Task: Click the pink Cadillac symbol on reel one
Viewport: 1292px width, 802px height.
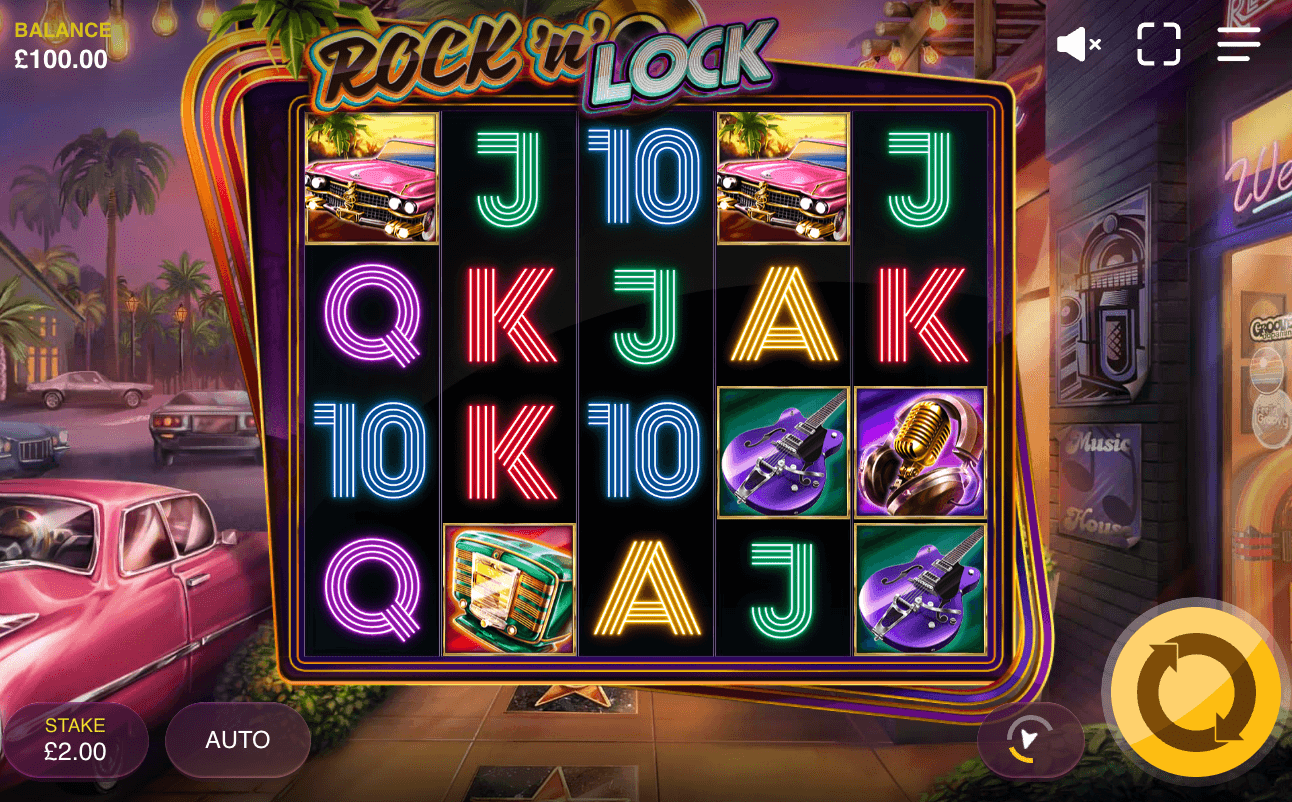Action: (371, 179)
